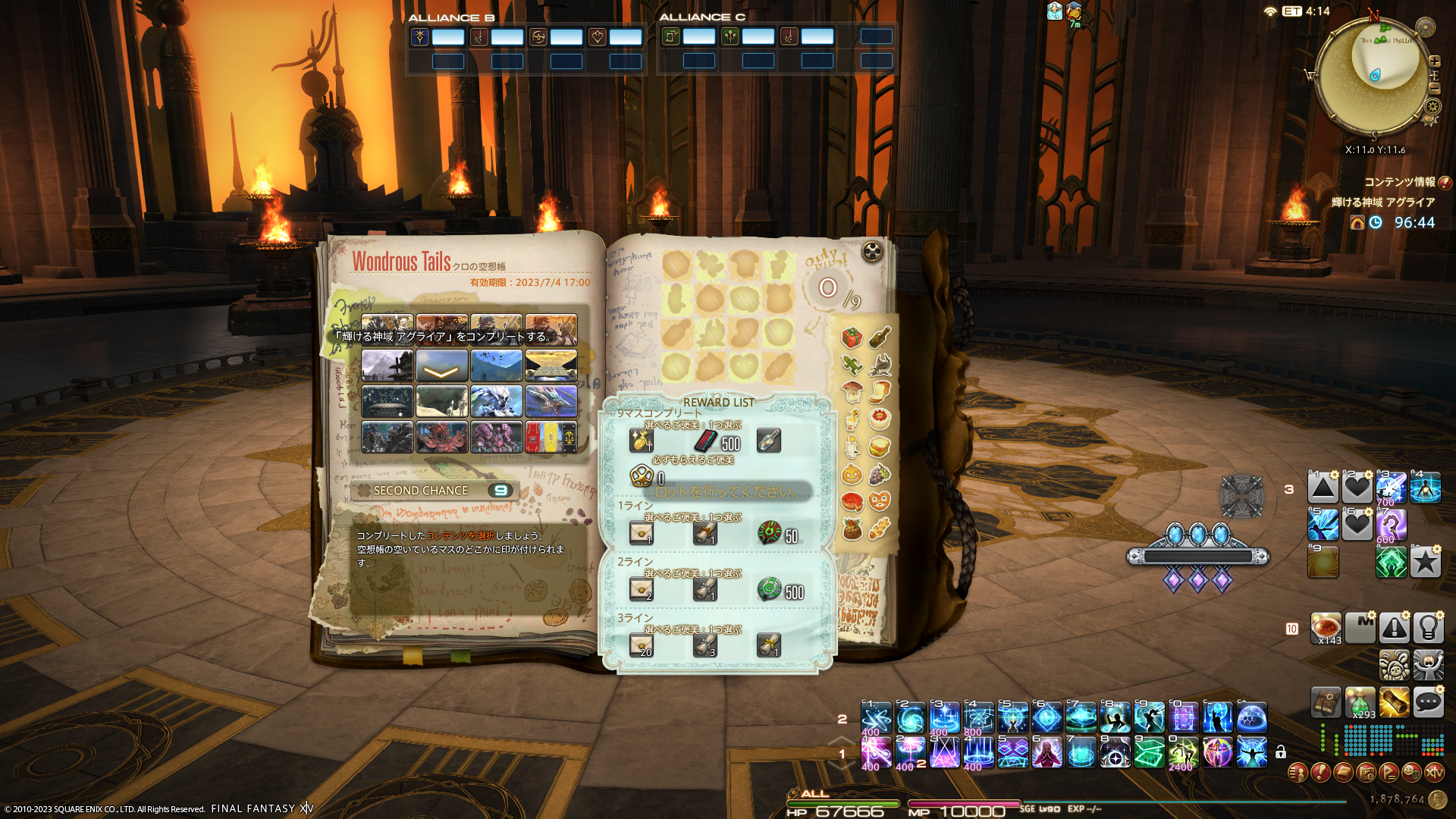
Task: Zoom in on the minimap
Action: (x=1434, y=61)
